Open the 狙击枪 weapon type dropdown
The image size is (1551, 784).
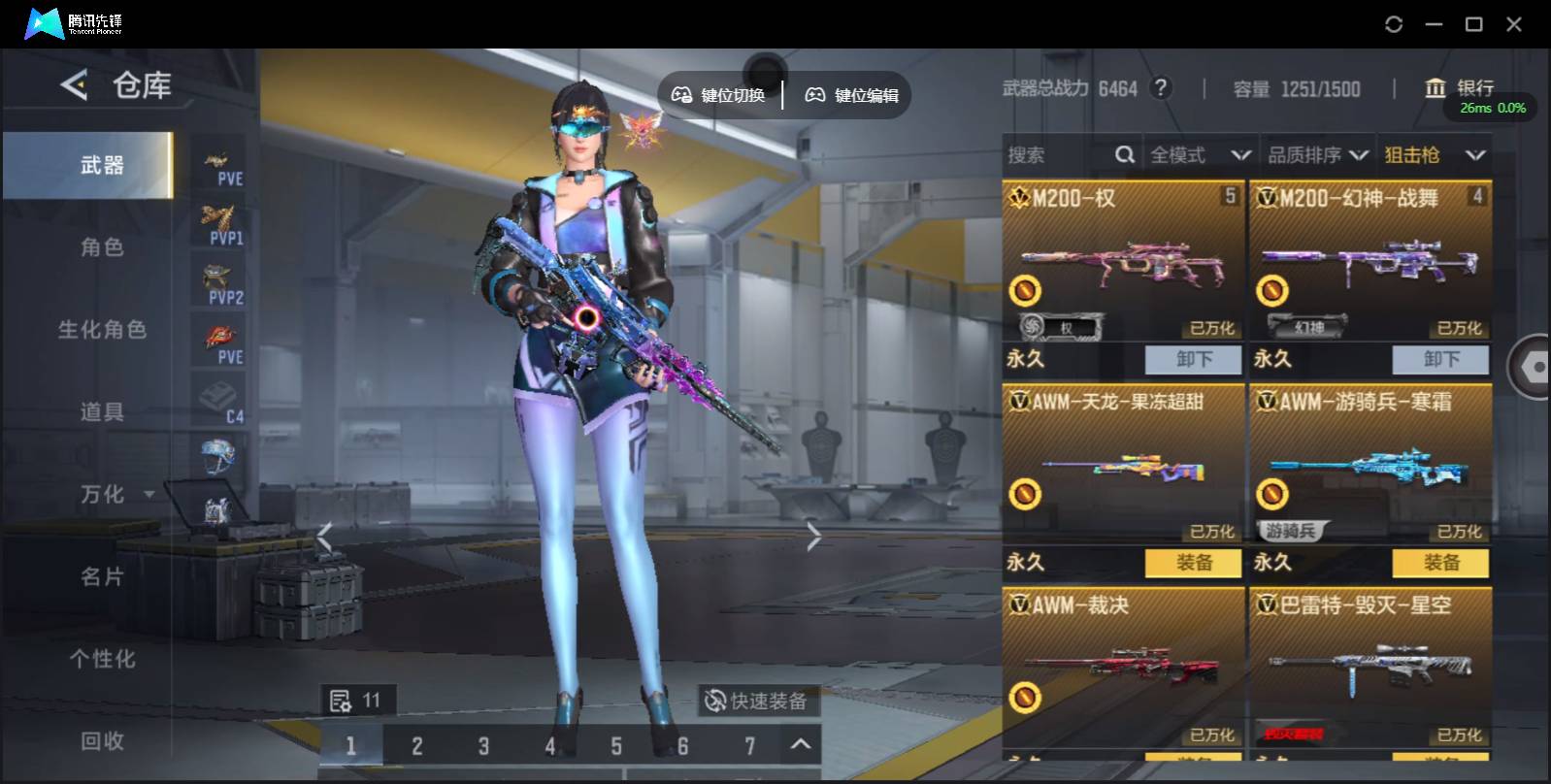pyautogui.click(x=1434, y=155)
